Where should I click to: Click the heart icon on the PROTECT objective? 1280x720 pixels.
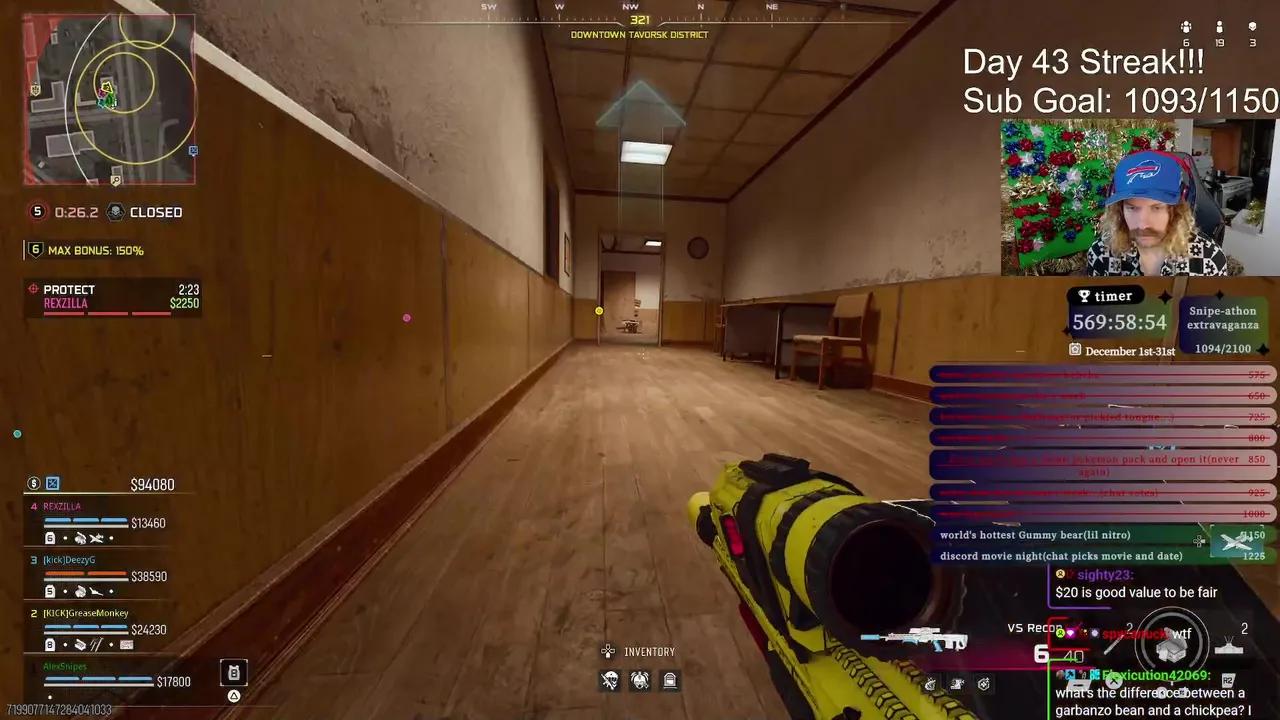click(33, 289)
